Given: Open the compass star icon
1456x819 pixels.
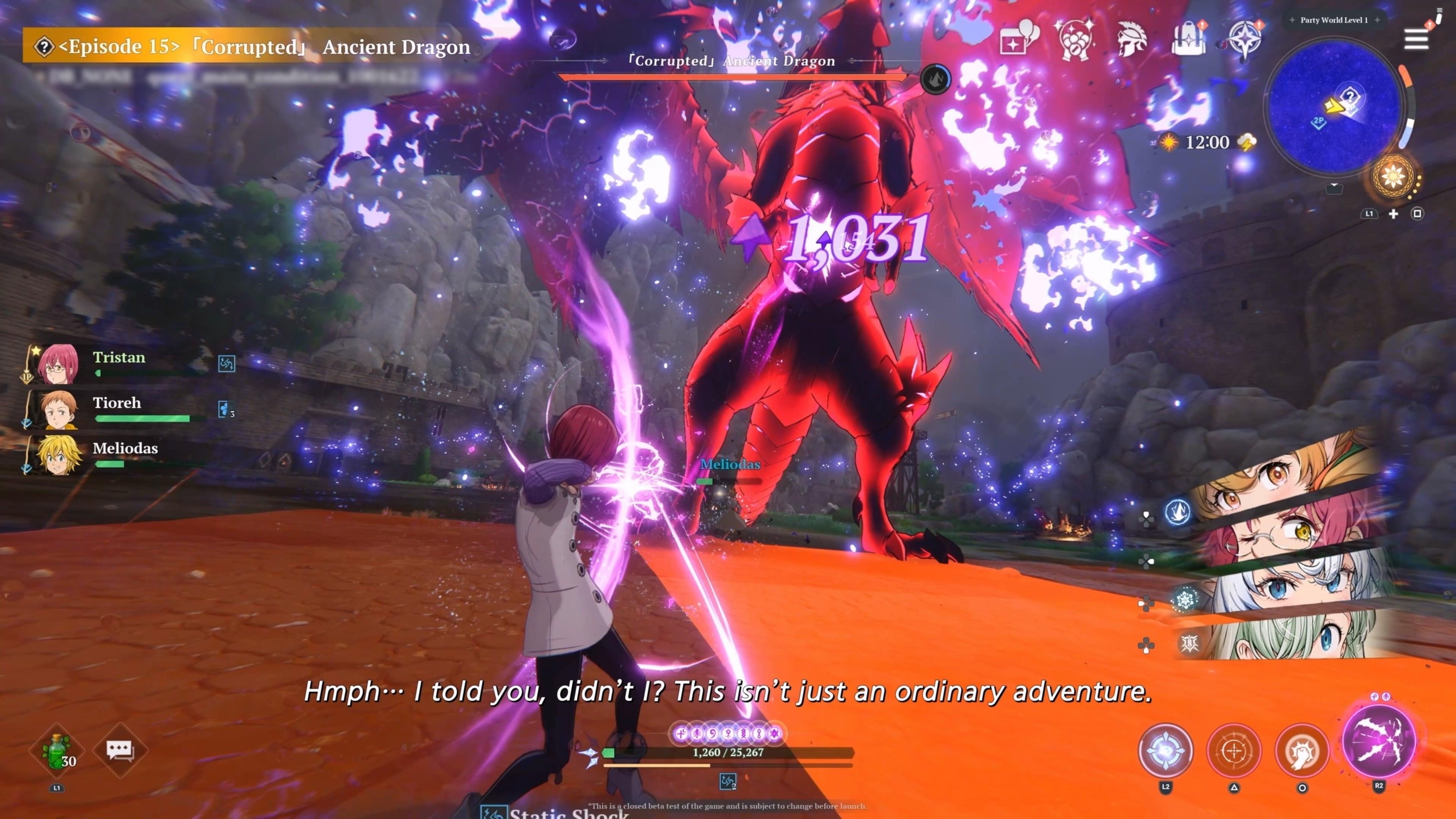Looking at the screenshot, I should pyautogui.click(x=1244, y=38).
